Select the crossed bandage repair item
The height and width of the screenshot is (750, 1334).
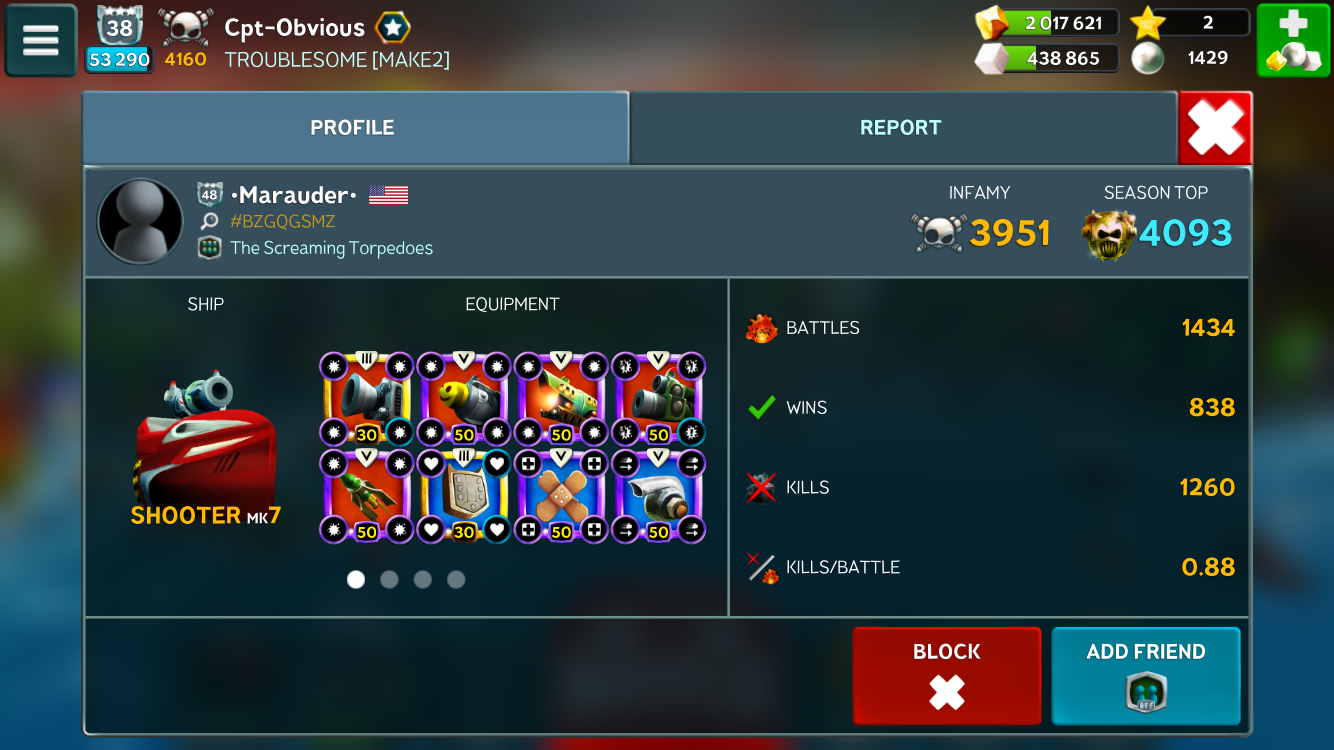pos(561,496)
